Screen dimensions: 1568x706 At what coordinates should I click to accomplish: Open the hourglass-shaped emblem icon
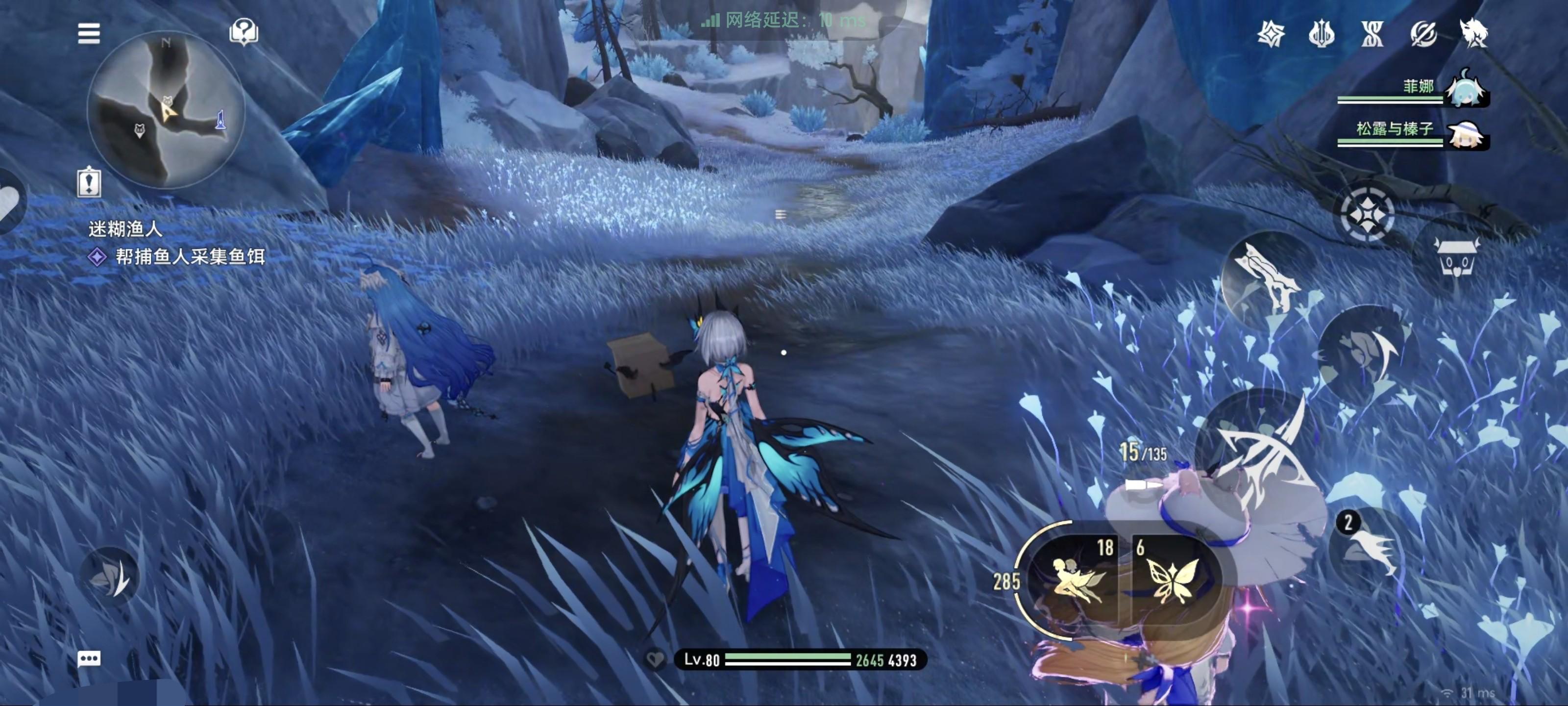1372,33
